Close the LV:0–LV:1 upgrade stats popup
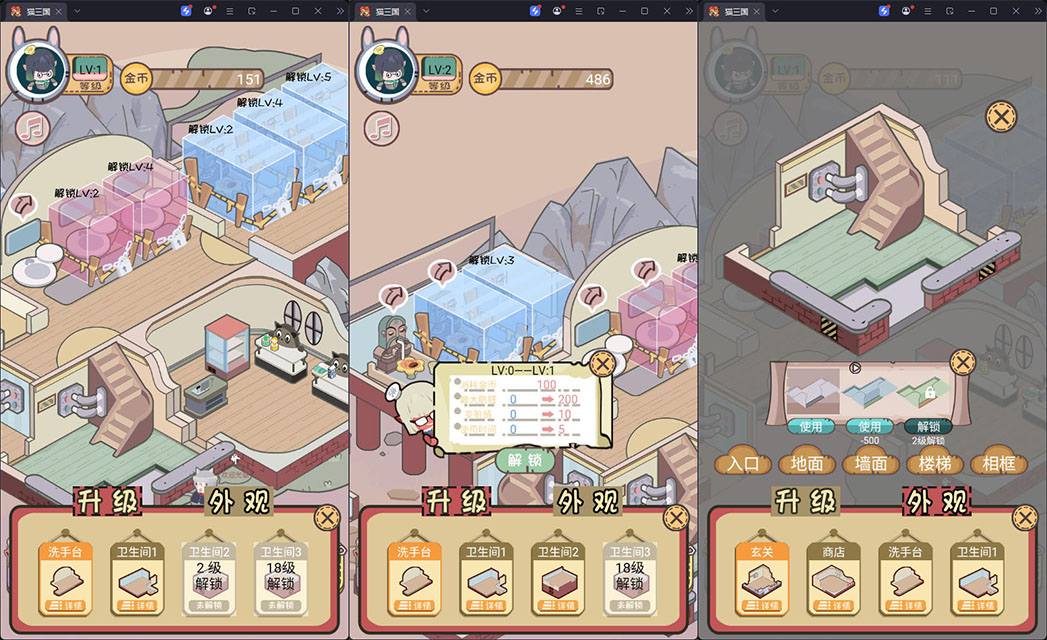The width and height of the screenshot is (1047, 640). pos(601,364)
